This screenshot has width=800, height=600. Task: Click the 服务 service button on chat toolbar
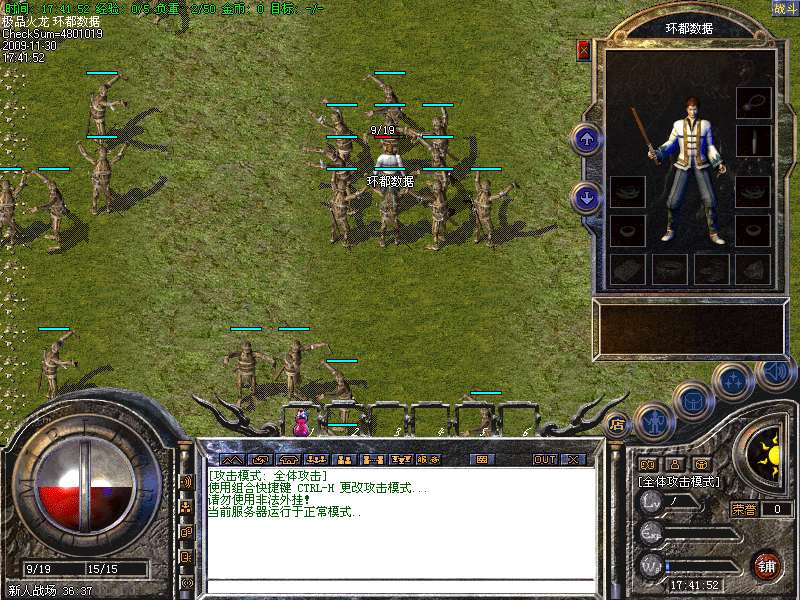[427, 460]
